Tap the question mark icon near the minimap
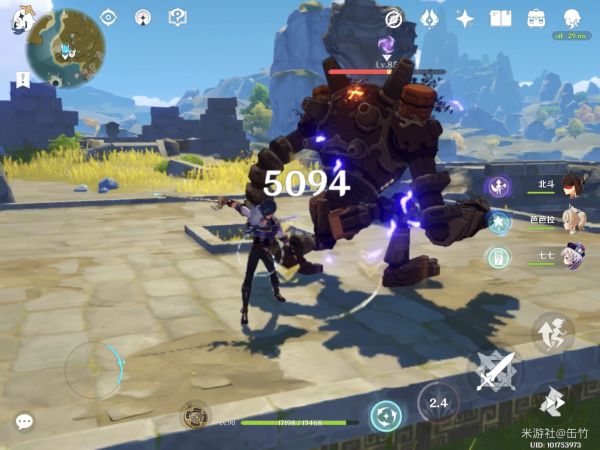The height and width of the screenshot is (450, 600). (x=177, y=17)
